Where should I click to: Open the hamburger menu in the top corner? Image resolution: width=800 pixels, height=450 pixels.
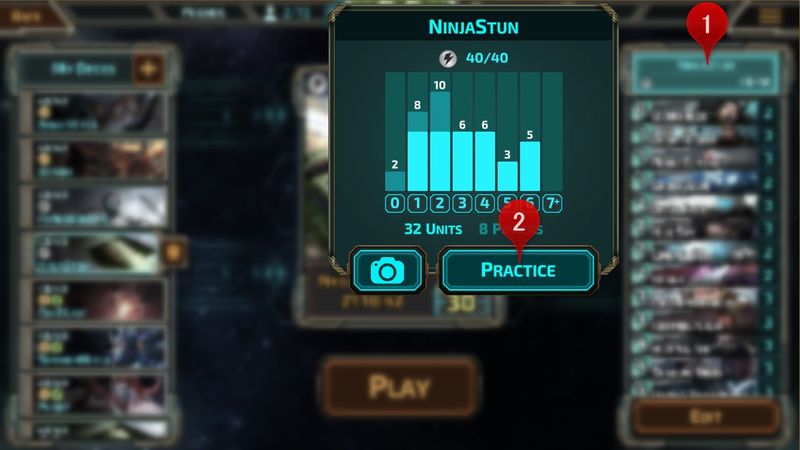coord(770,15)
